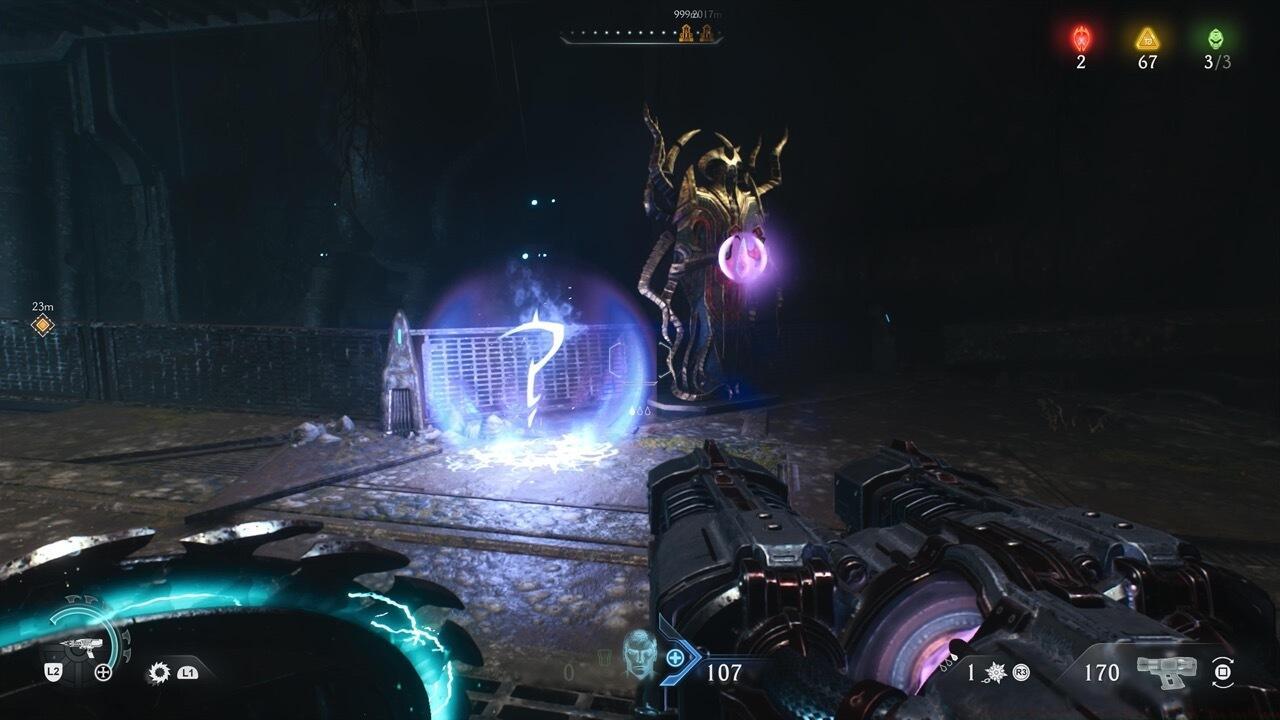This screenshot has height=720, width=1280.
Task: Select the yellow triangle hazard icon showing 67
Action: 1148,37
